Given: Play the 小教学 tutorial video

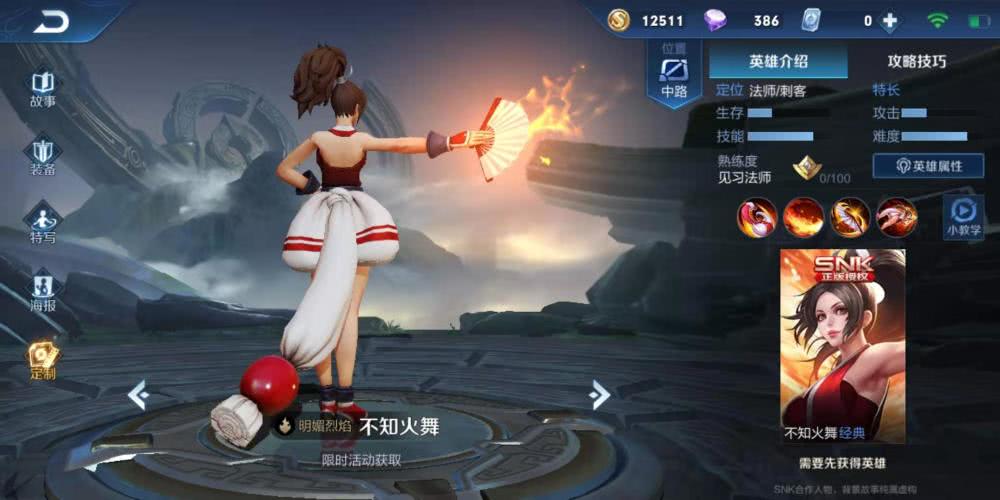Looking at the screenshot, I should (x=962, y=215).
